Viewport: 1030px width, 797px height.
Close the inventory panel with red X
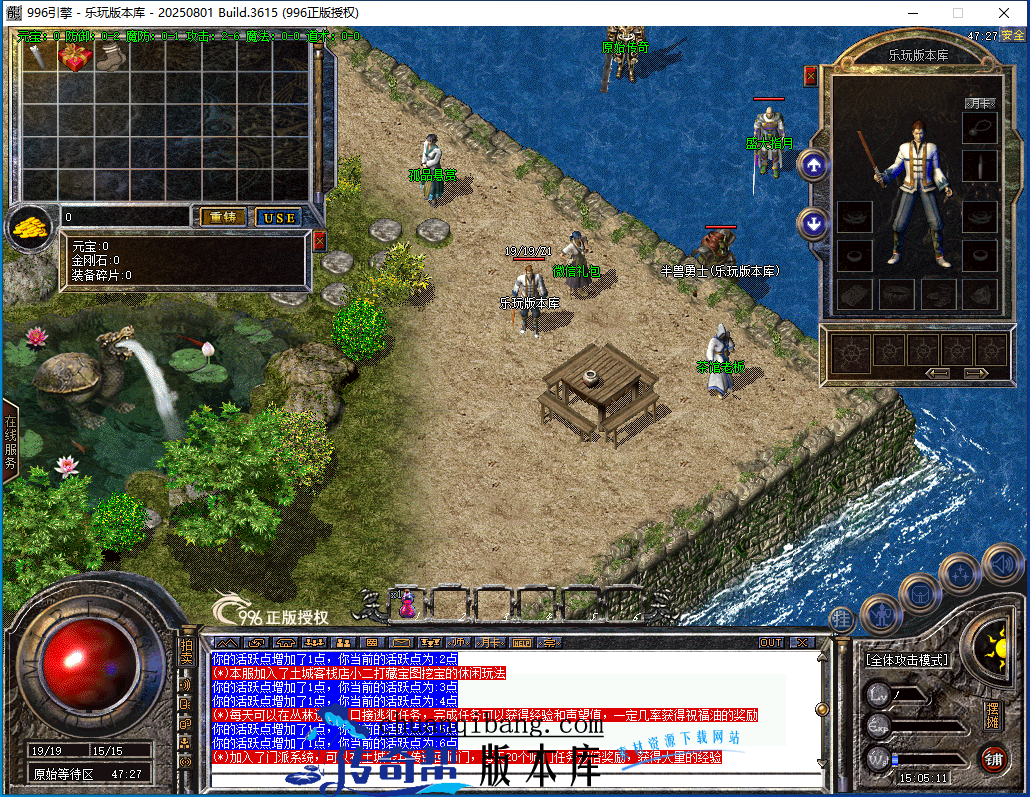(x=320, y=241)
